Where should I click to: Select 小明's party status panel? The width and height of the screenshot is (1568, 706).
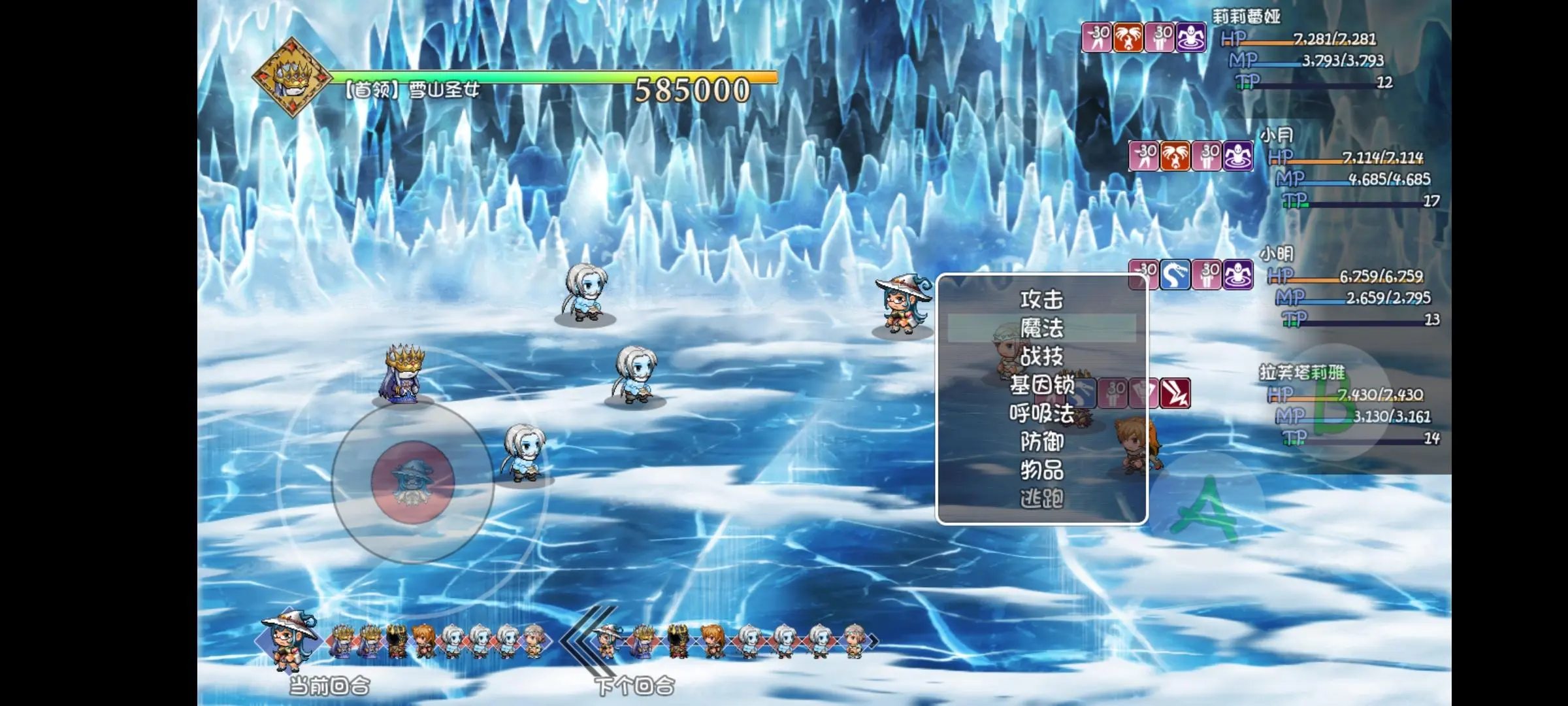pyautogui.click(x=1349, y=288)
